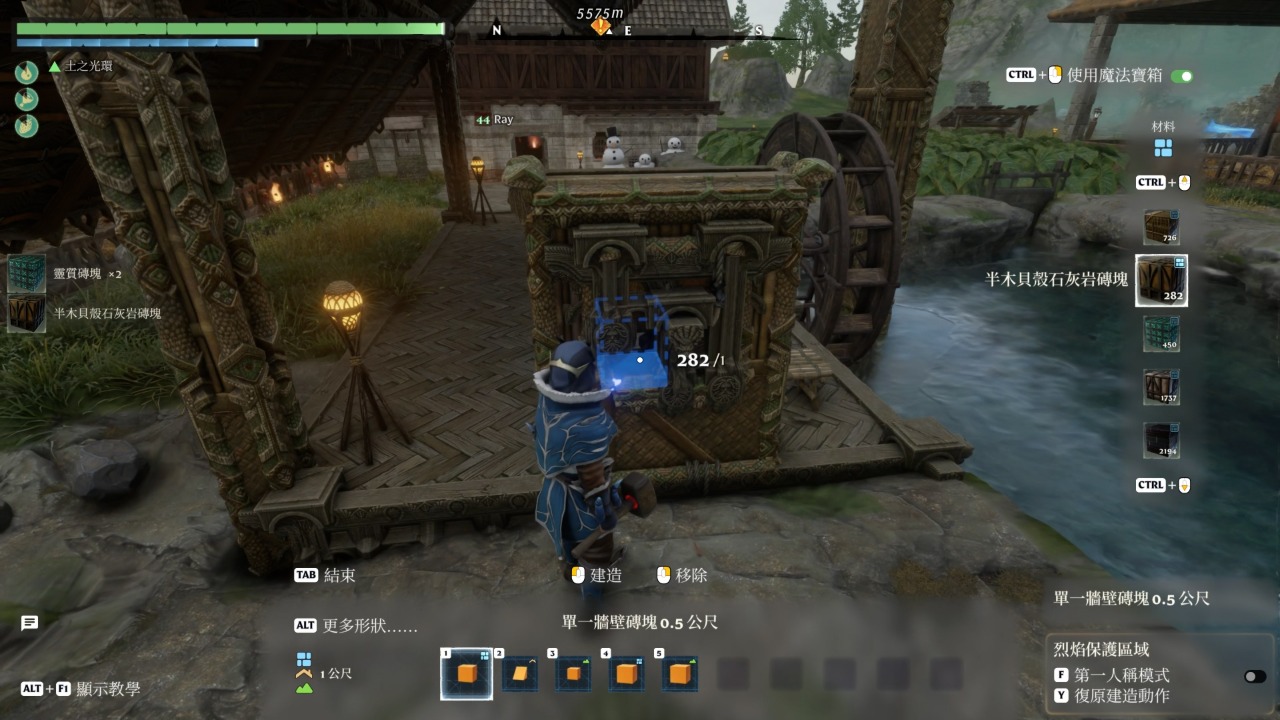Image resolution: width=1280 pixels, height=720 pixels.
Task: Toggle the 第一人稱模式 first-person mode switch
Action: [x=1254, y=676]
